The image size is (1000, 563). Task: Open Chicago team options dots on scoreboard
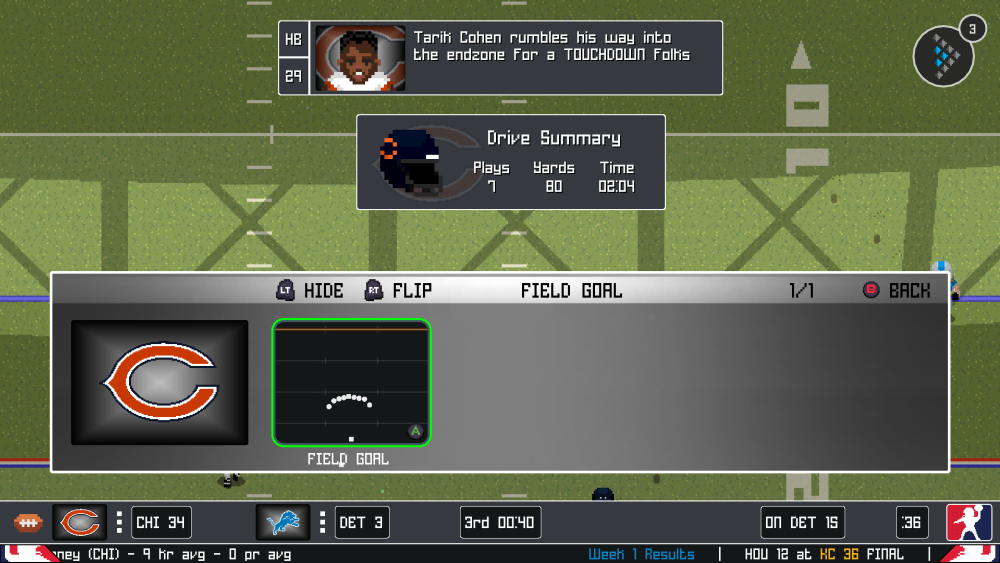119,522
